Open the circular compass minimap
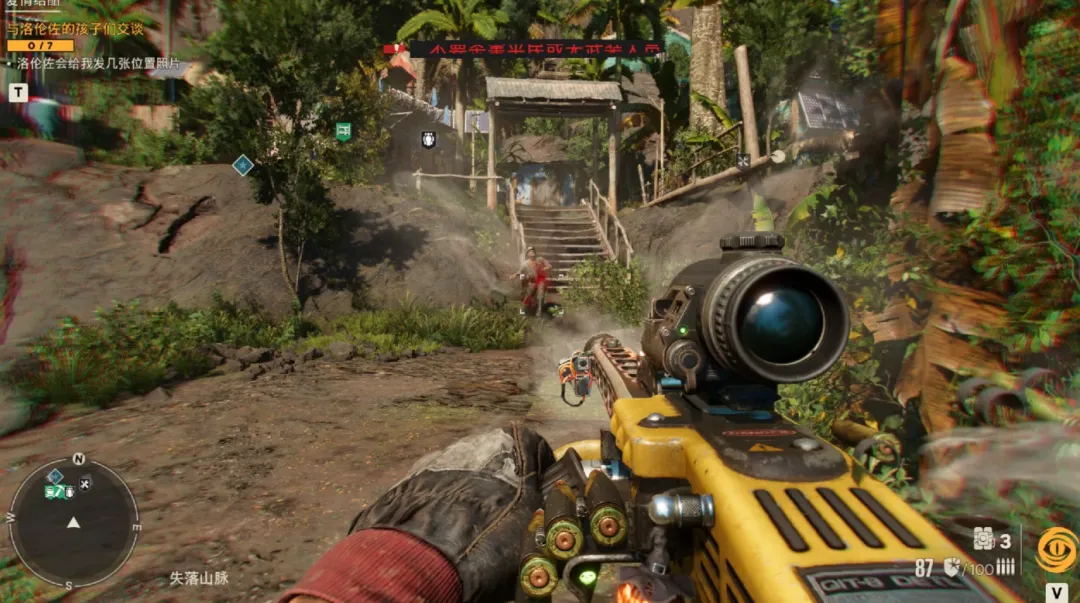Screen dimensions: 1080x603 (74, 522)
